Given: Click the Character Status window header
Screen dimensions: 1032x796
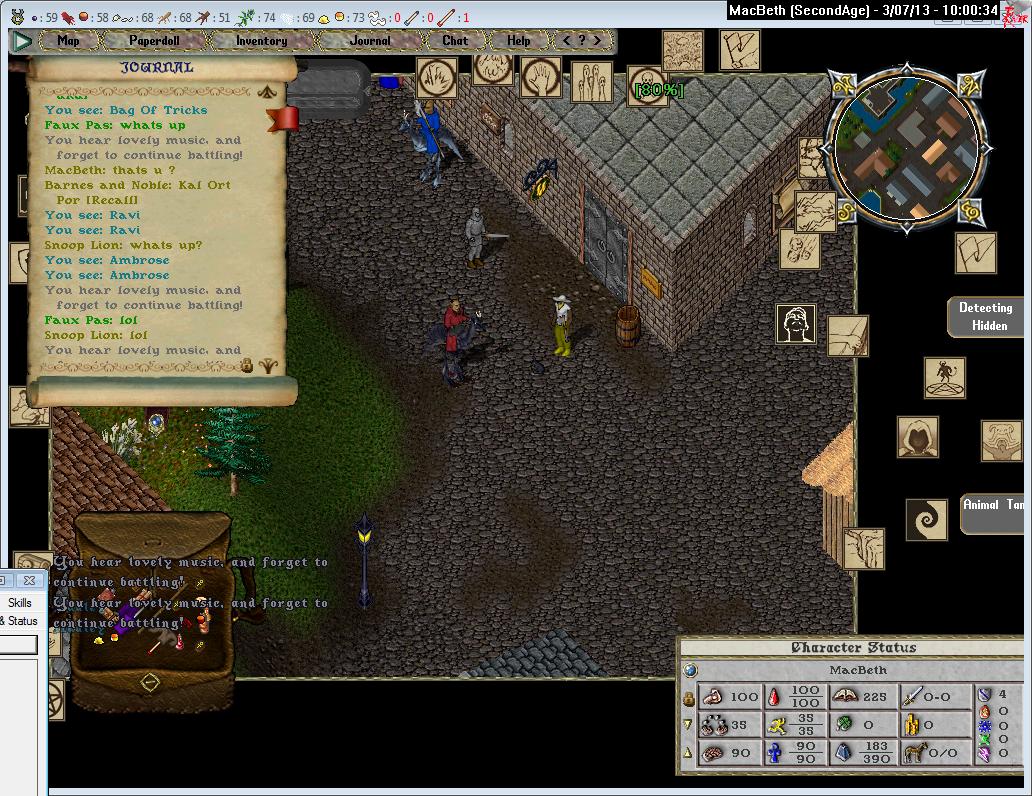Looking at the screenshot, I should click(853, 648).
